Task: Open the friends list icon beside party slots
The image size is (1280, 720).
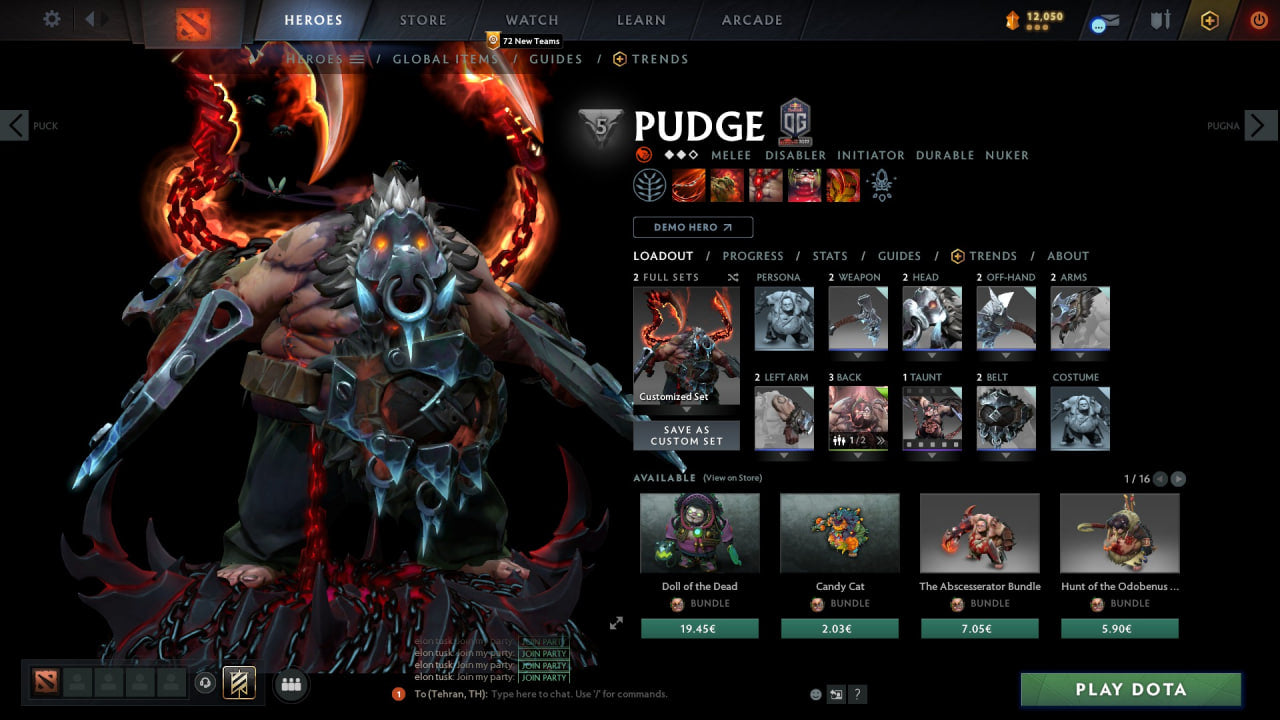Action: pos(291,683)
